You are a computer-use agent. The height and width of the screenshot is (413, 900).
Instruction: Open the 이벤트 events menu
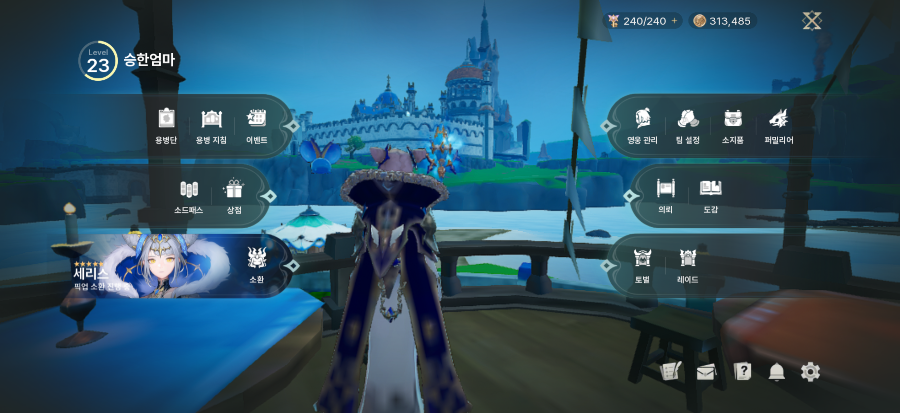click(256, 124)
